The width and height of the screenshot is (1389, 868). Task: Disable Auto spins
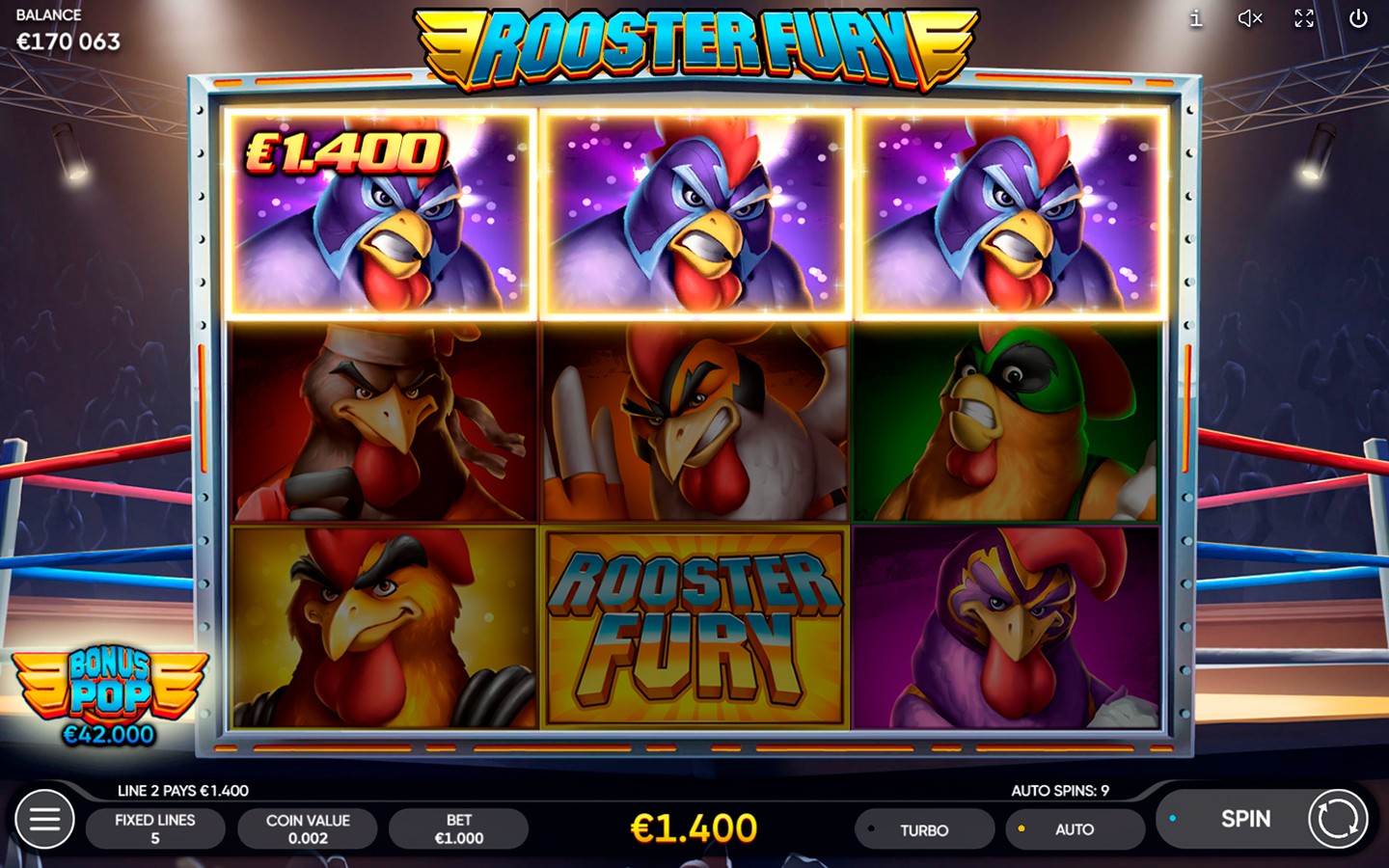pos(1075,829)
